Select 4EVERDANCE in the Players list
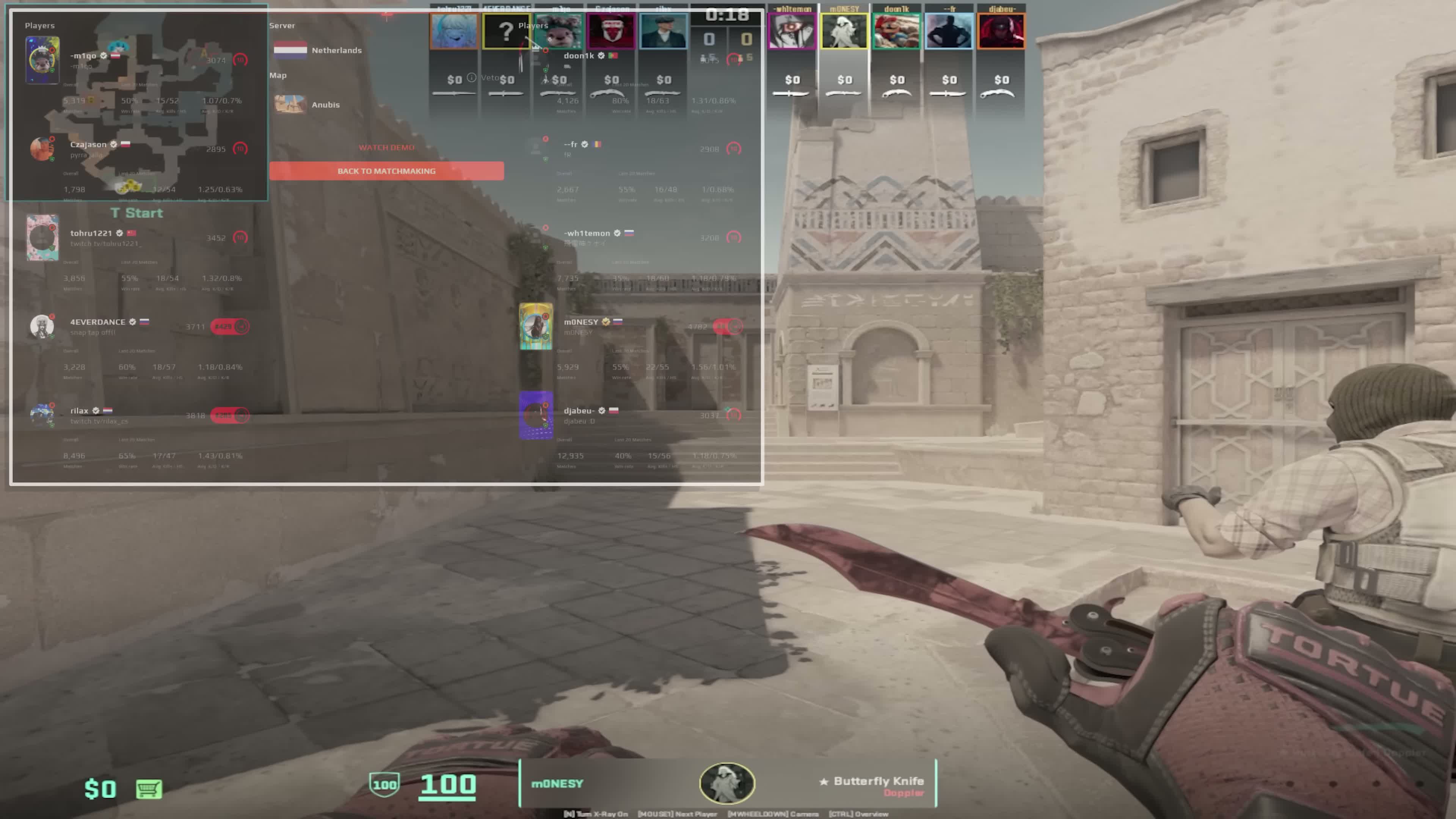Screen dimensions: 1456x819 pos(98,322)
